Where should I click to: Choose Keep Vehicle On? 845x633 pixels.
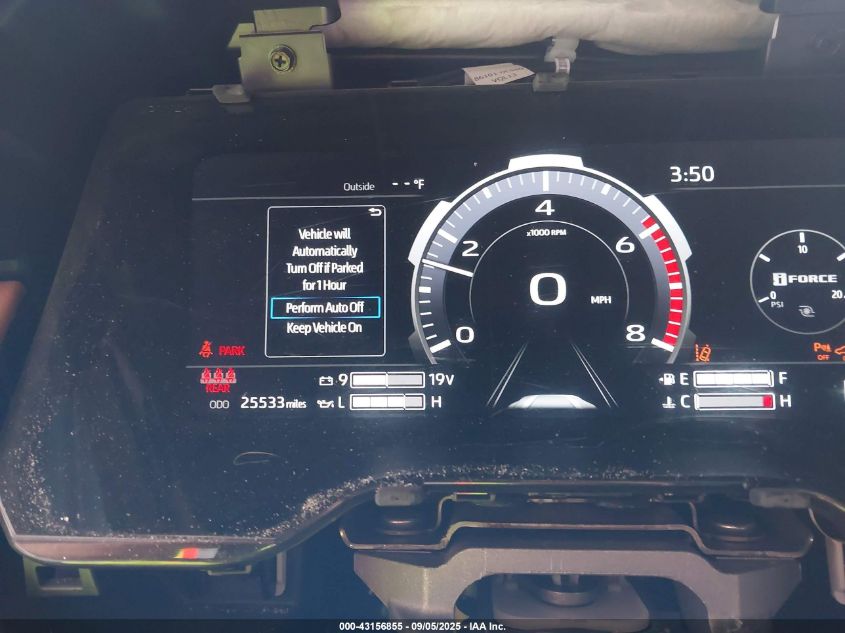coord(324,328)
